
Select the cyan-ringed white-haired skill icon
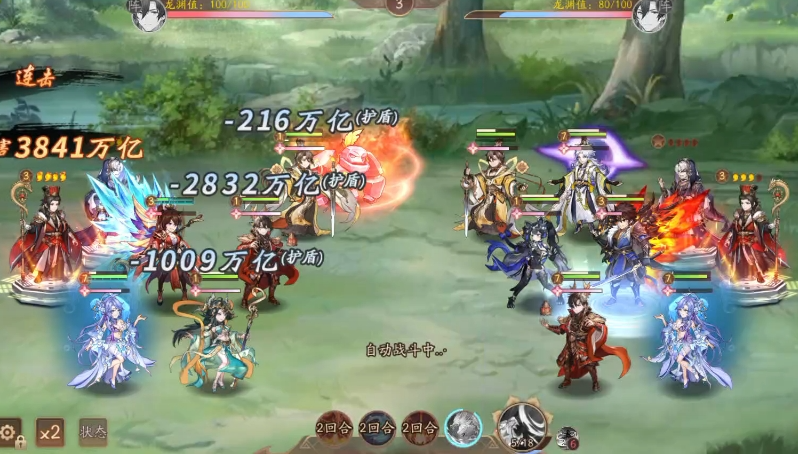click(x=463, y=428)
